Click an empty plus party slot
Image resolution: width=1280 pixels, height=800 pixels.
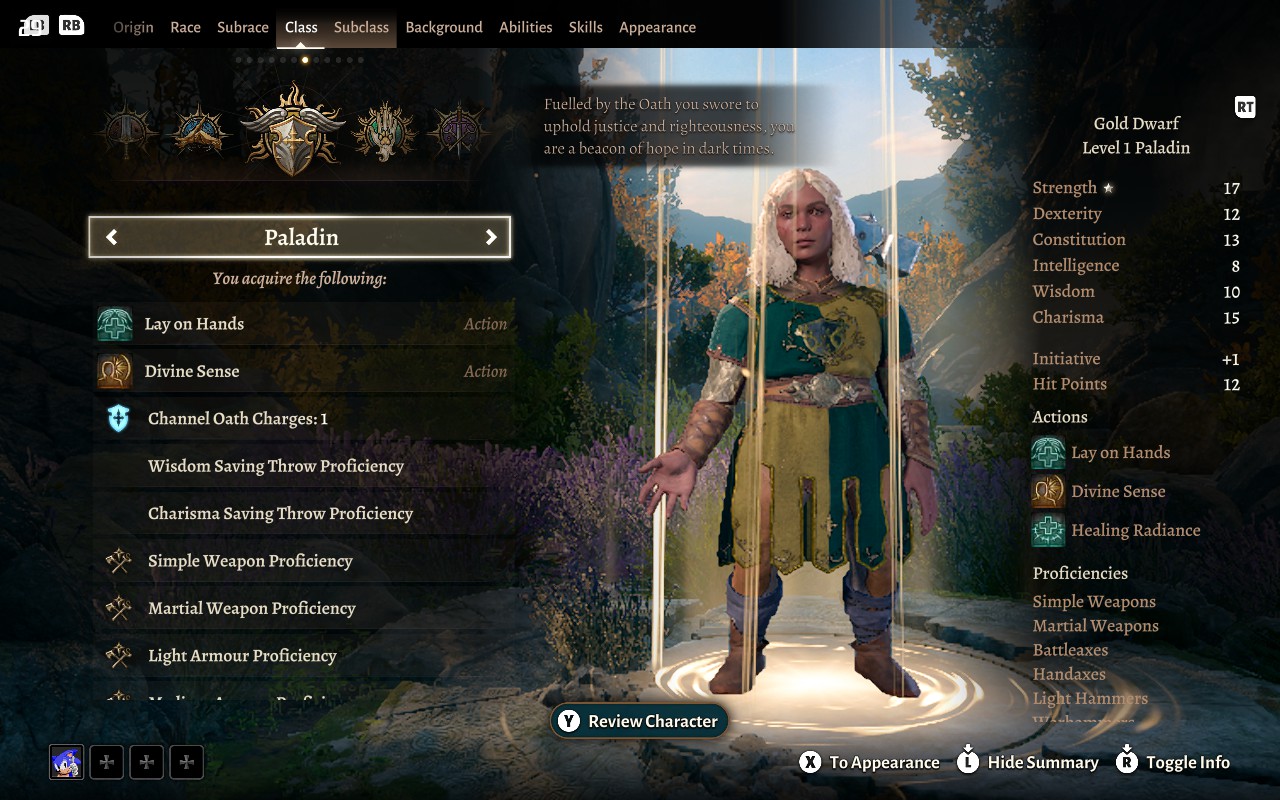tap(106, 761)
